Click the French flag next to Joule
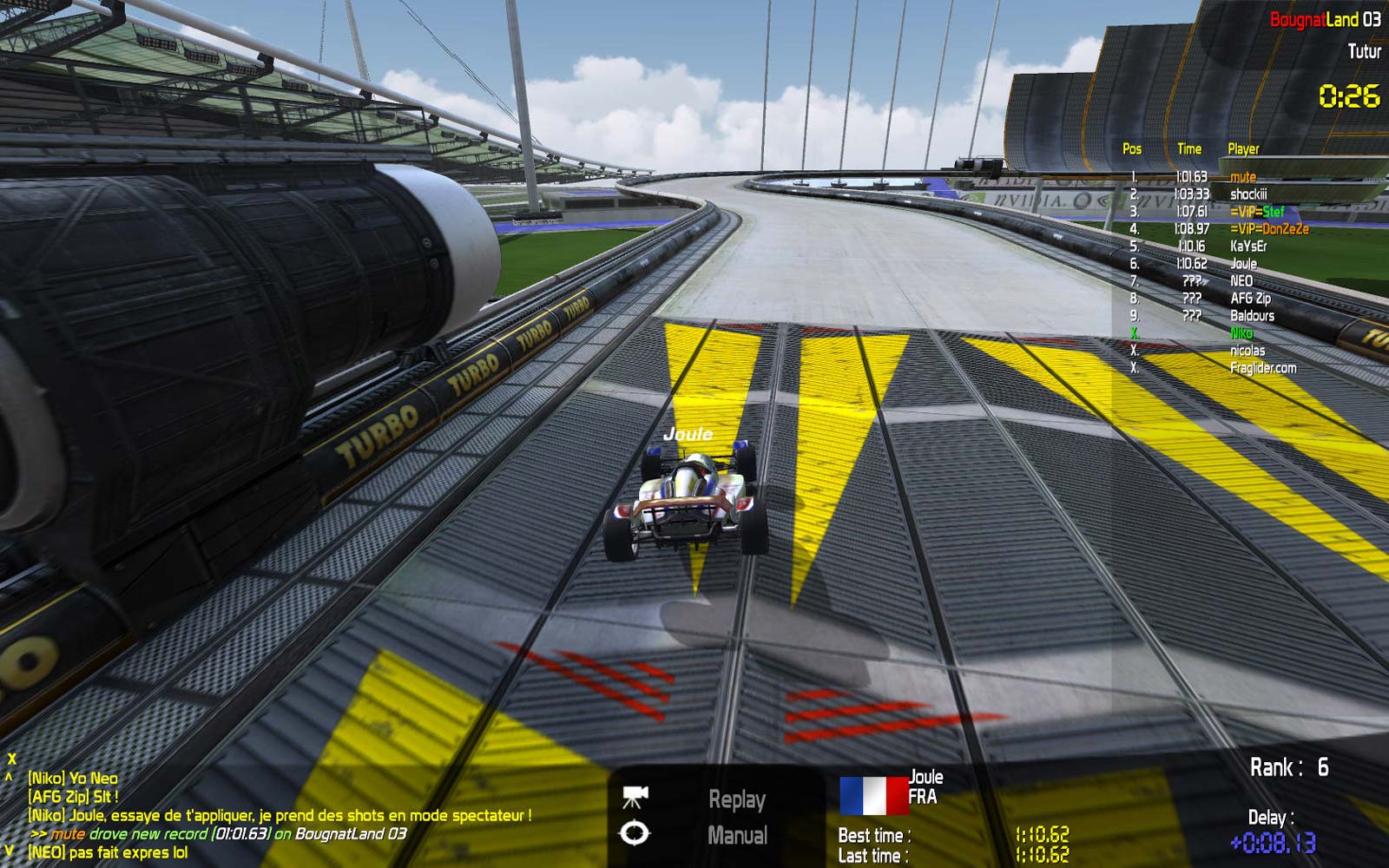Screen dimensions: 1389x868 [872, 793]
